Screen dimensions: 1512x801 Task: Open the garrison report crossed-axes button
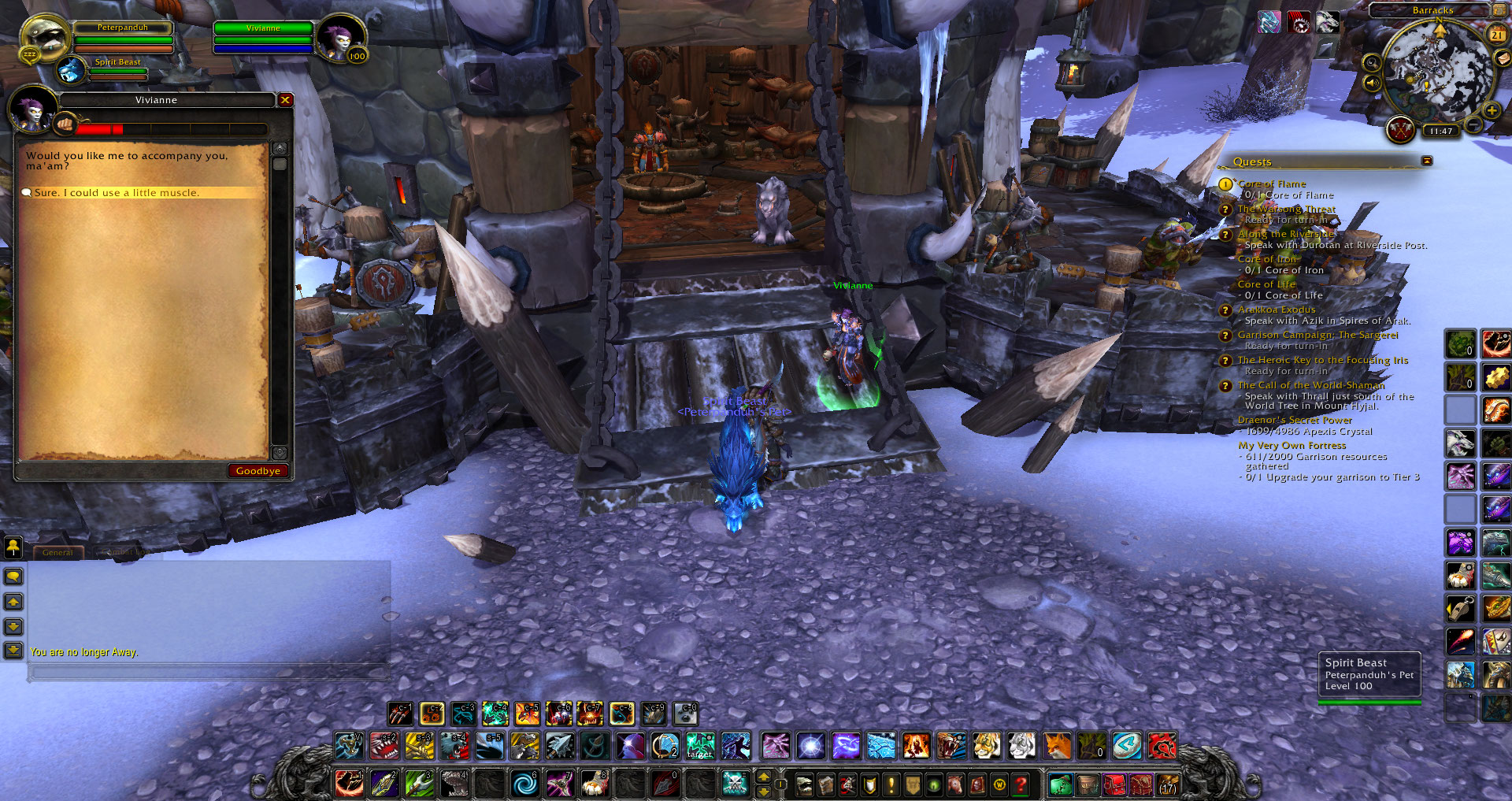[x=1400, y=129]
